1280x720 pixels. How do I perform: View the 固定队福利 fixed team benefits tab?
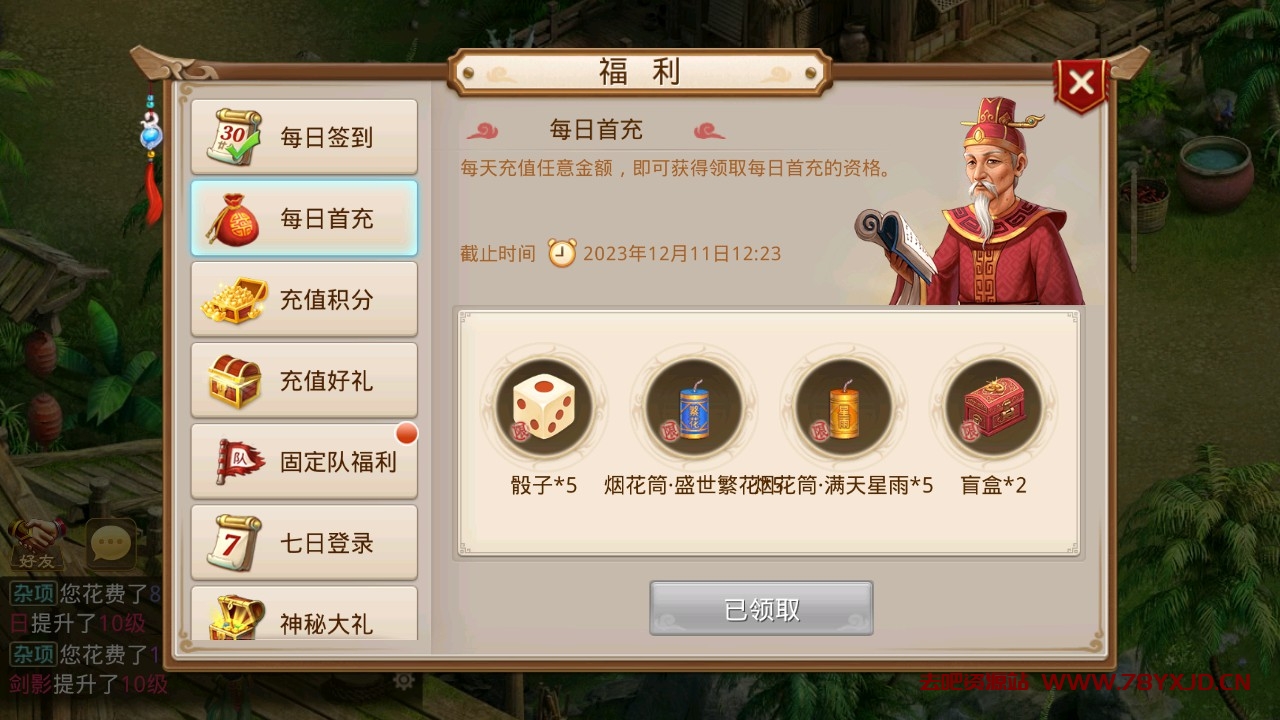coord(304,462)
